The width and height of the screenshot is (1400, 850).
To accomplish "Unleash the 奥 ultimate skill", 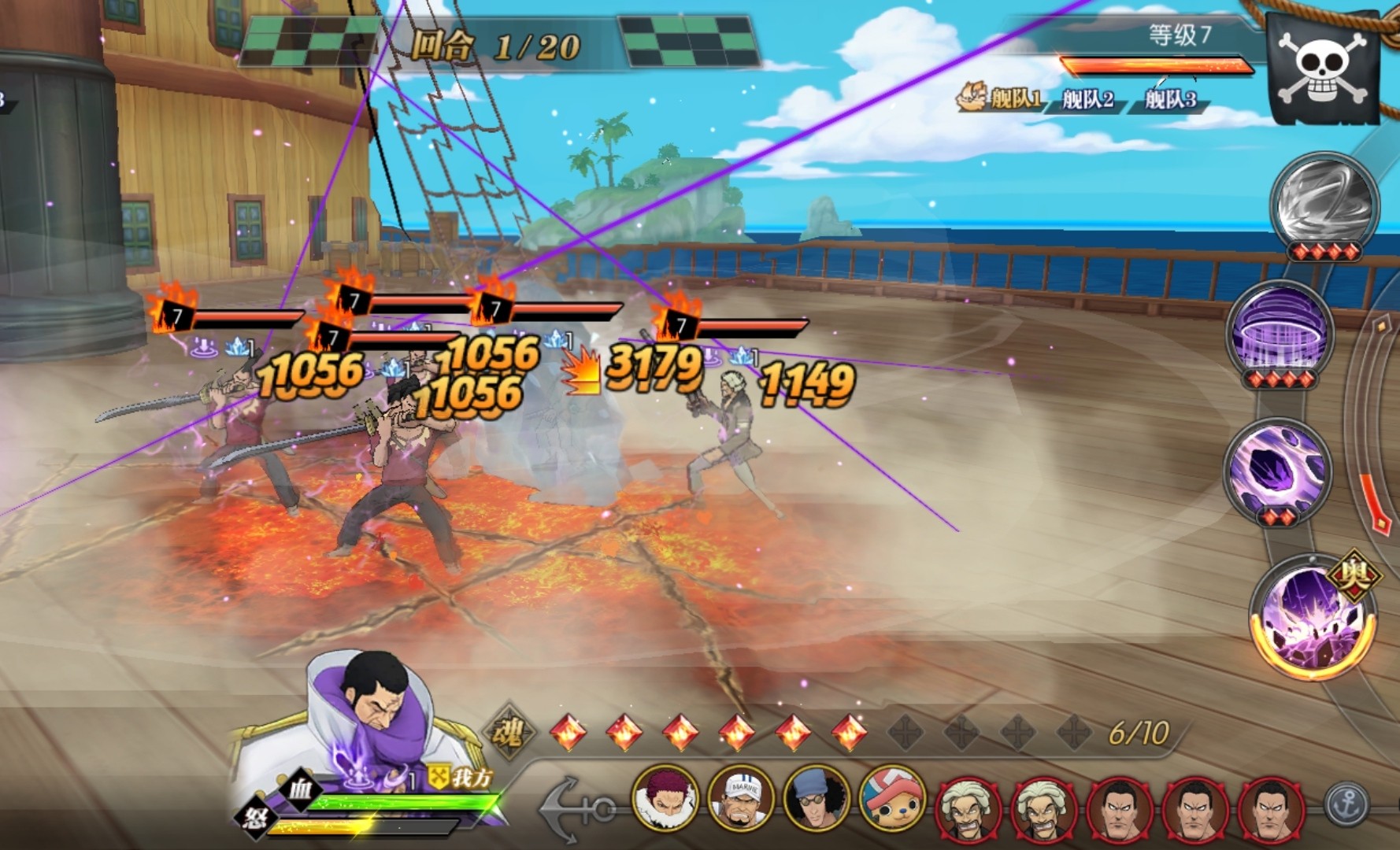I will pos(1312,618).
